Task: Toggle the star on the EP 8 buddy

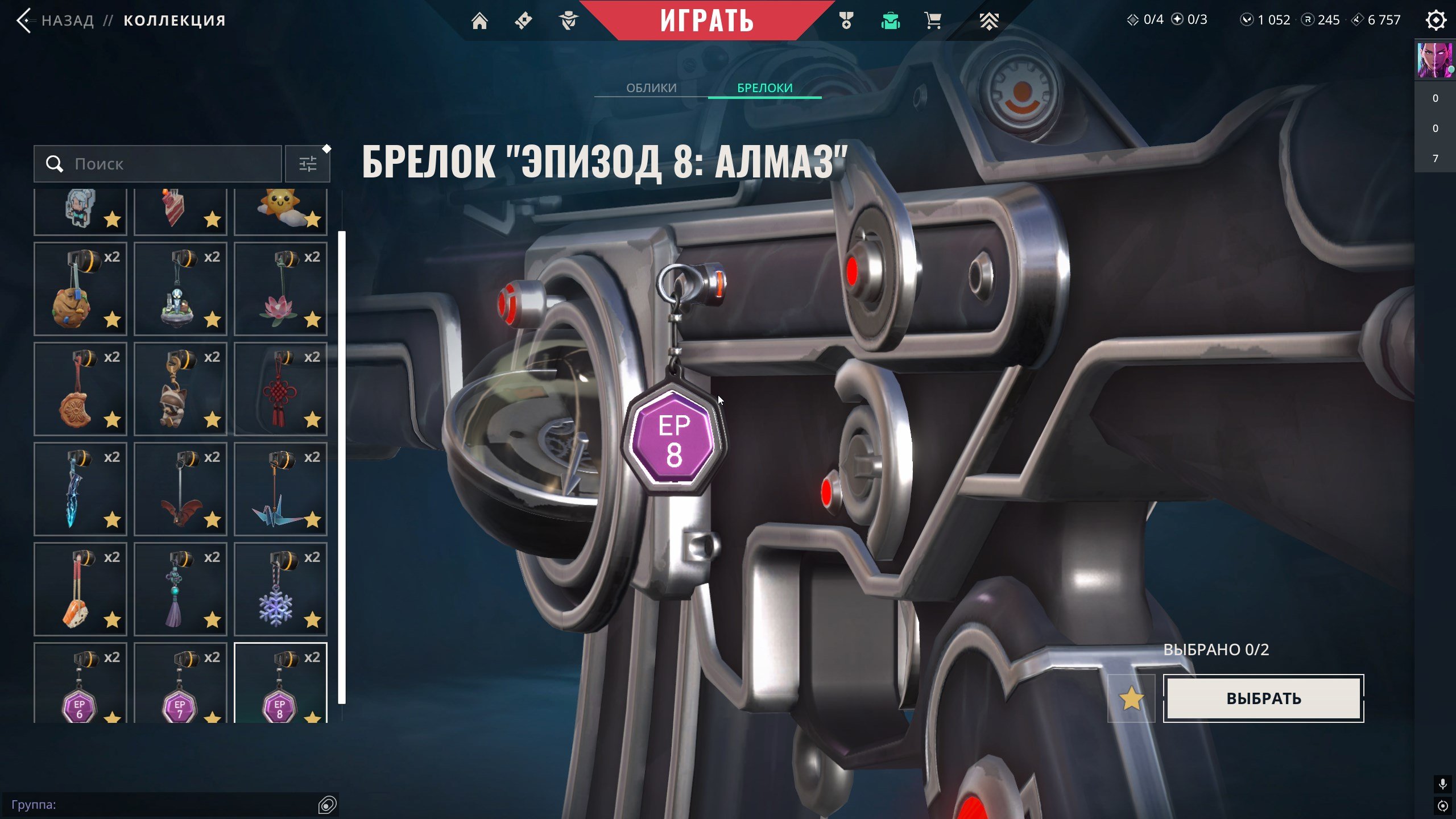Action: (313, 718)
